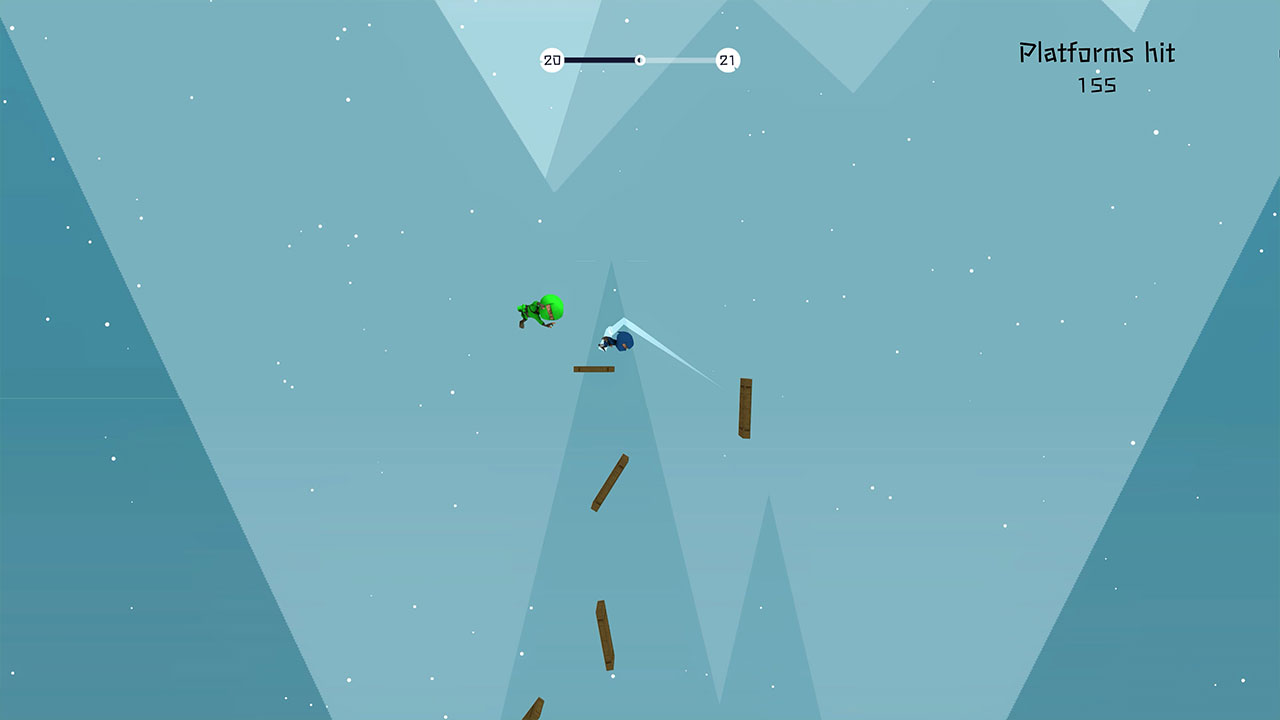The width and height of the screenshot is (1280, 720).
Task: Select the level 20 circle badge
Action: 551,60
